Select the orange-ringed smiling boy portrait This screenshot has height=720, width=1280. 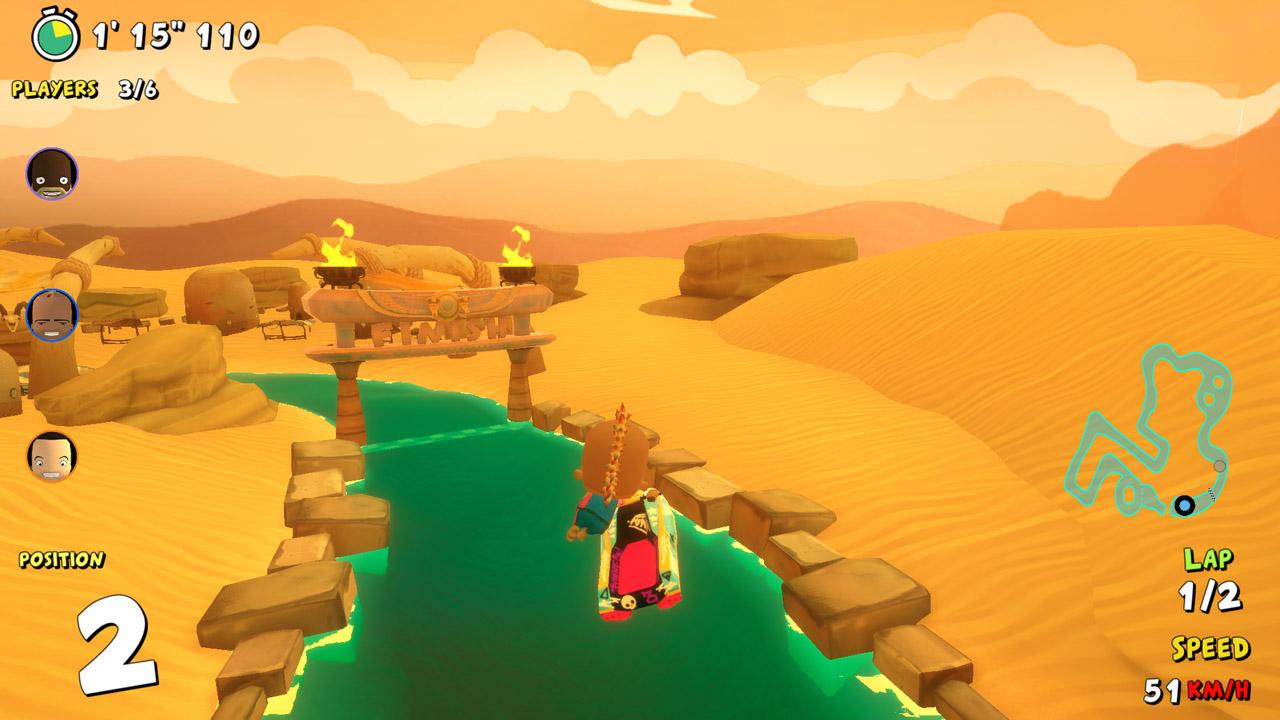click(x=52, y=456)
